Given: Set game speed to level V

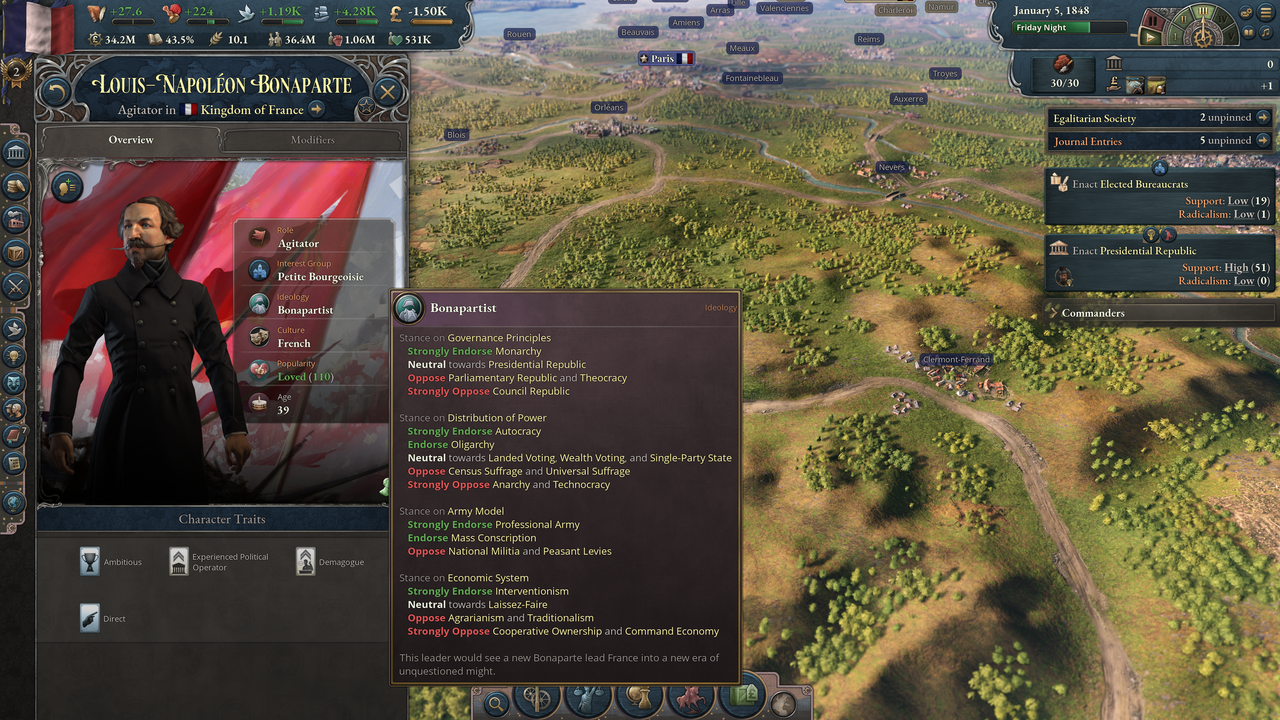Looking at the screenshot, I should 1230,36.
